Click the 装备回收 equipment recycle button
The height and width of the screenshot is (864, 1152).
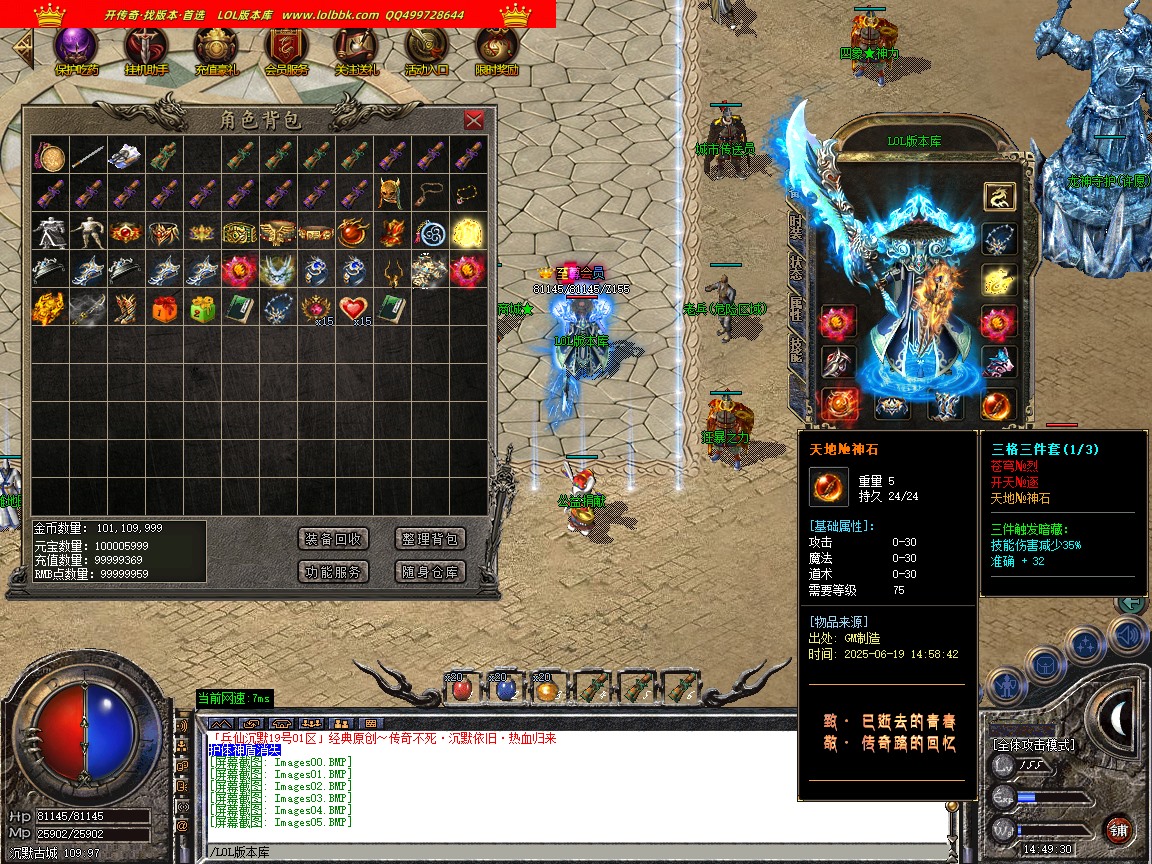coord(334,539)
